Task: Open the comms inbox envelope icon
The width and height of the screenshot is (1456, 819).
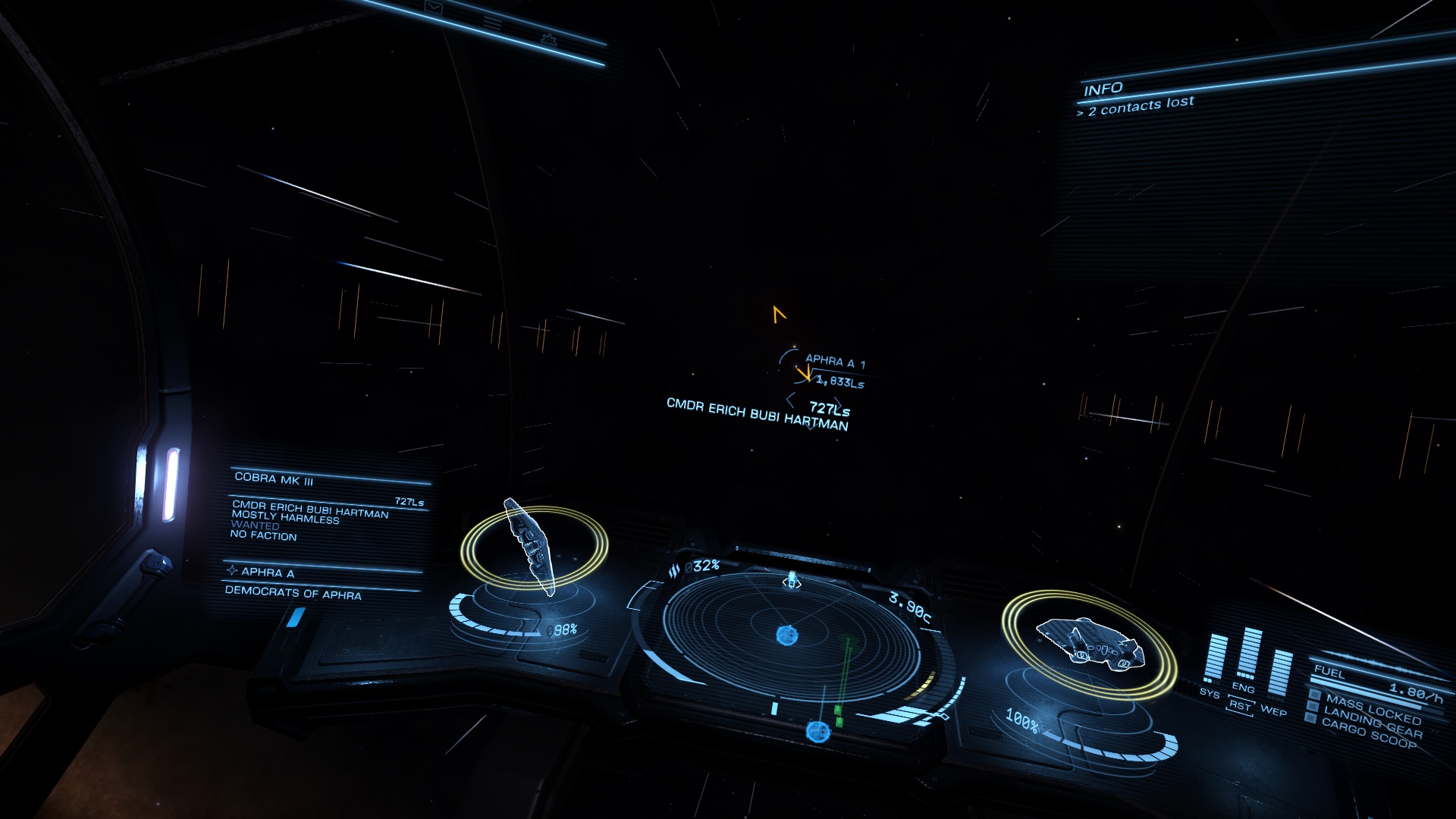Action: click(x=433, y=8)
